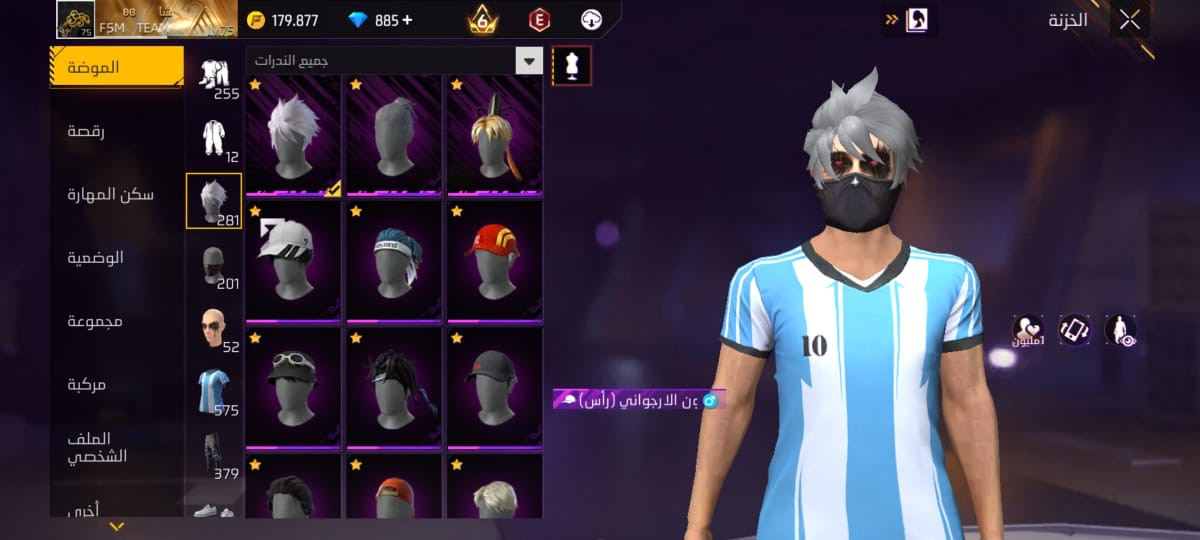
Task: Pick the black cap with white goggles
Action: 294,388
